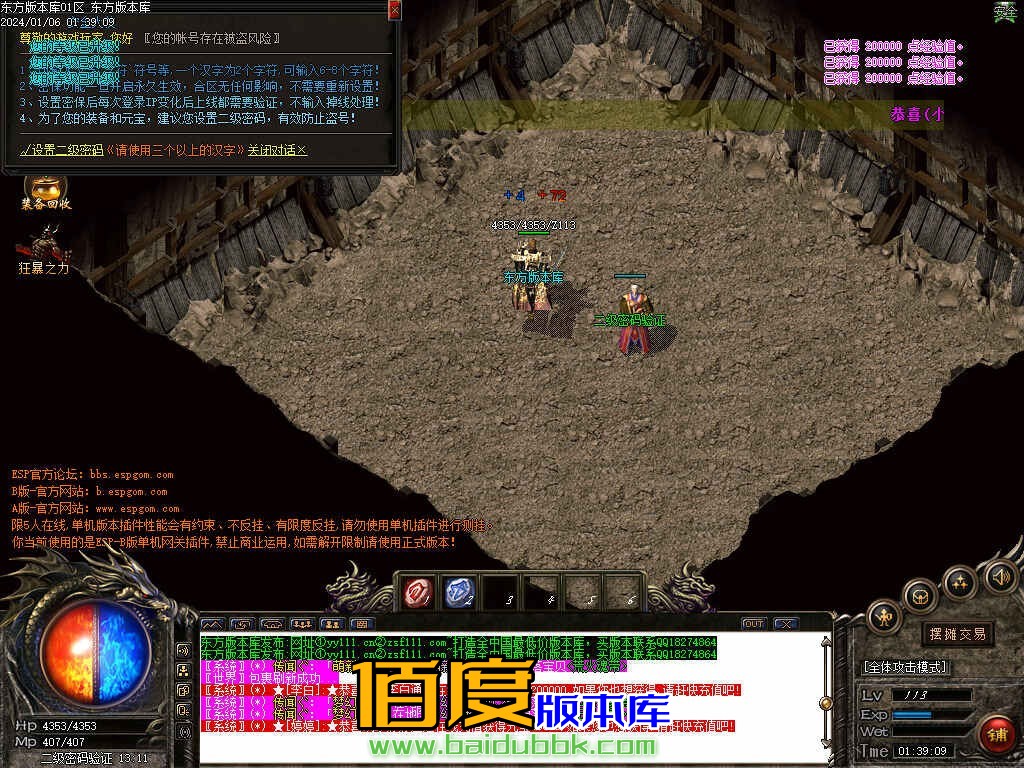Open the bag with the chest icon
Viewport: 1024px width, 768px height.
point(919,597)
